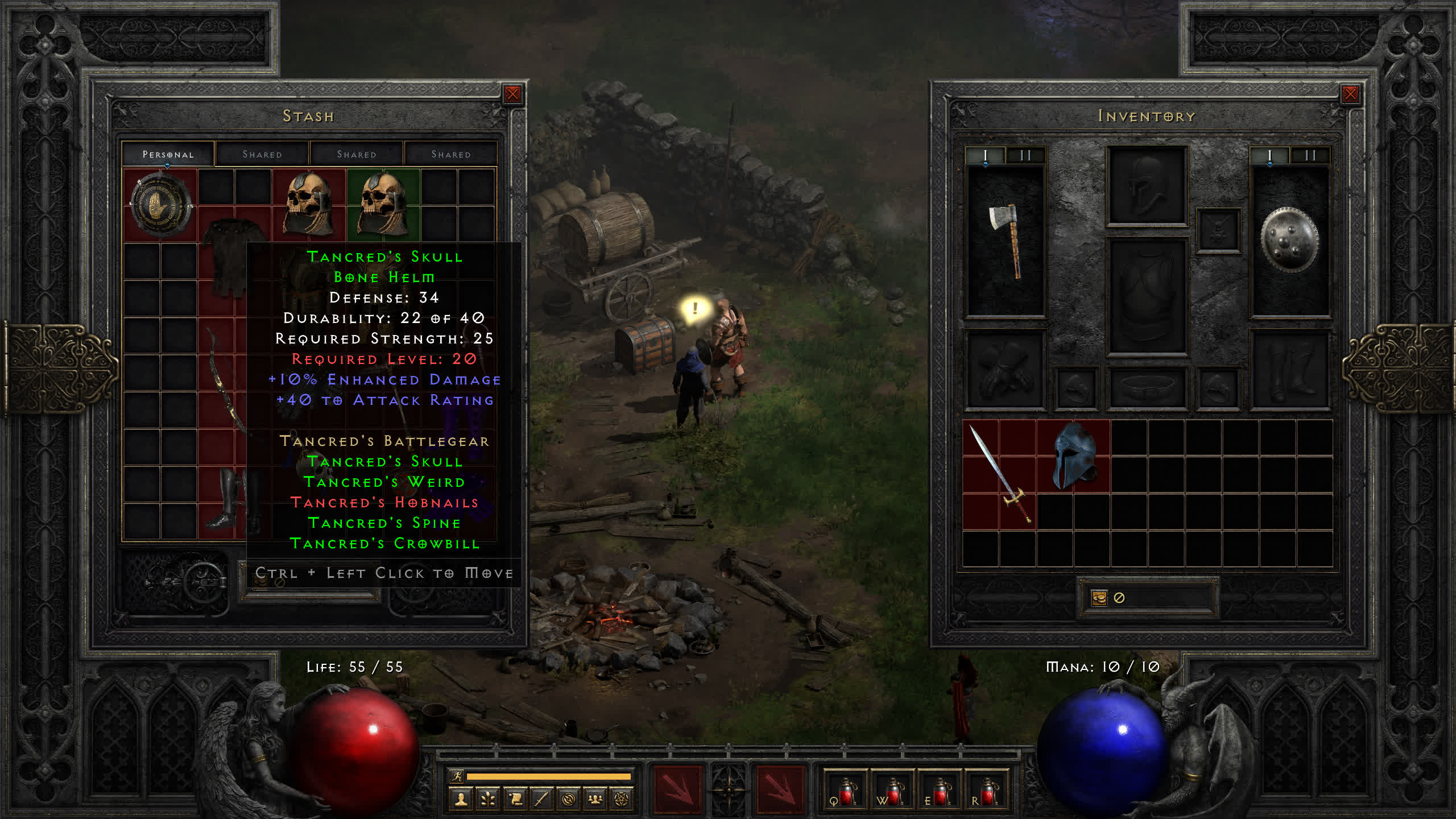Pick the green-highlighted Tancred's Skull helm
1456x819 pixels.
pos(383,204)
